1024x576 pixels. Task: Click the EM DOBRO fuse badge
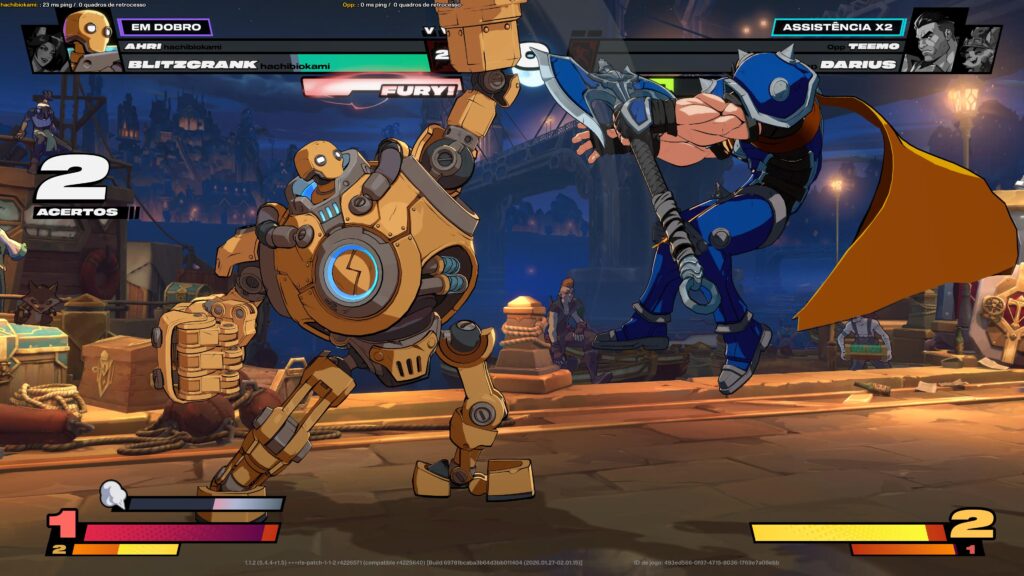point(164,27)
